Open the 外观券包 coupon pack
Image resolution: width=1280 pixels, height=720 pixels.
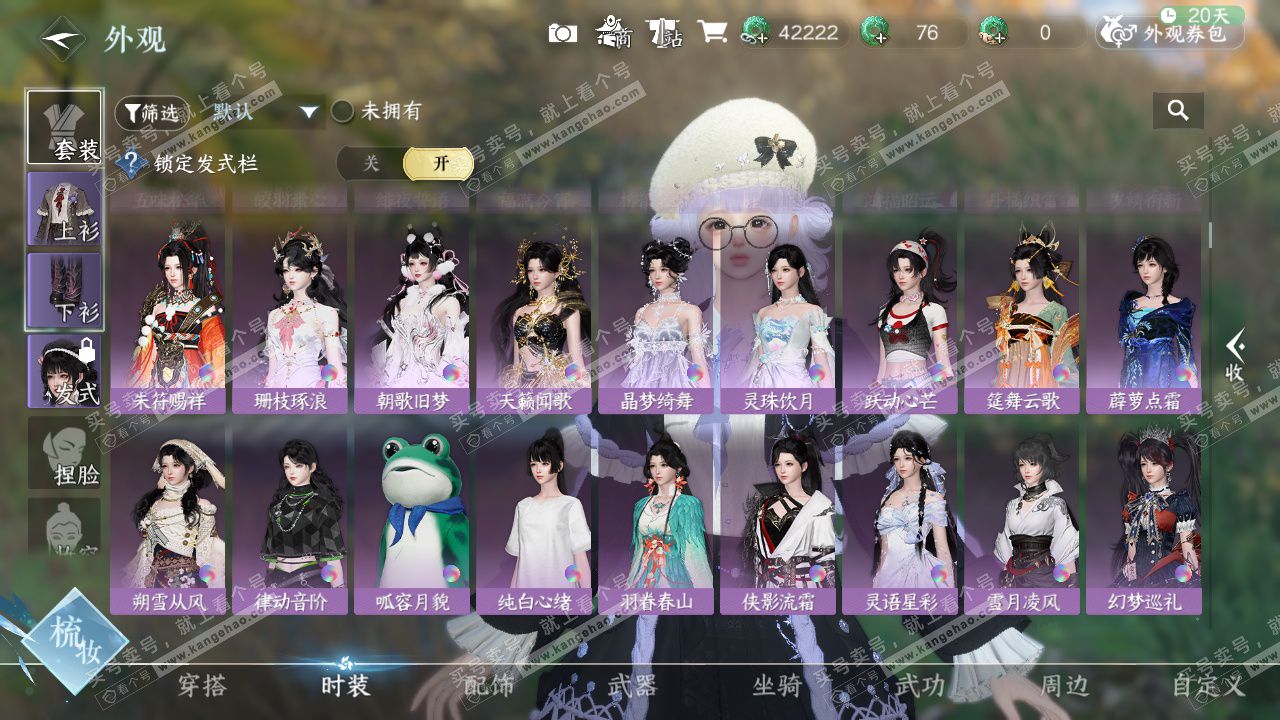click(1171, 33)
